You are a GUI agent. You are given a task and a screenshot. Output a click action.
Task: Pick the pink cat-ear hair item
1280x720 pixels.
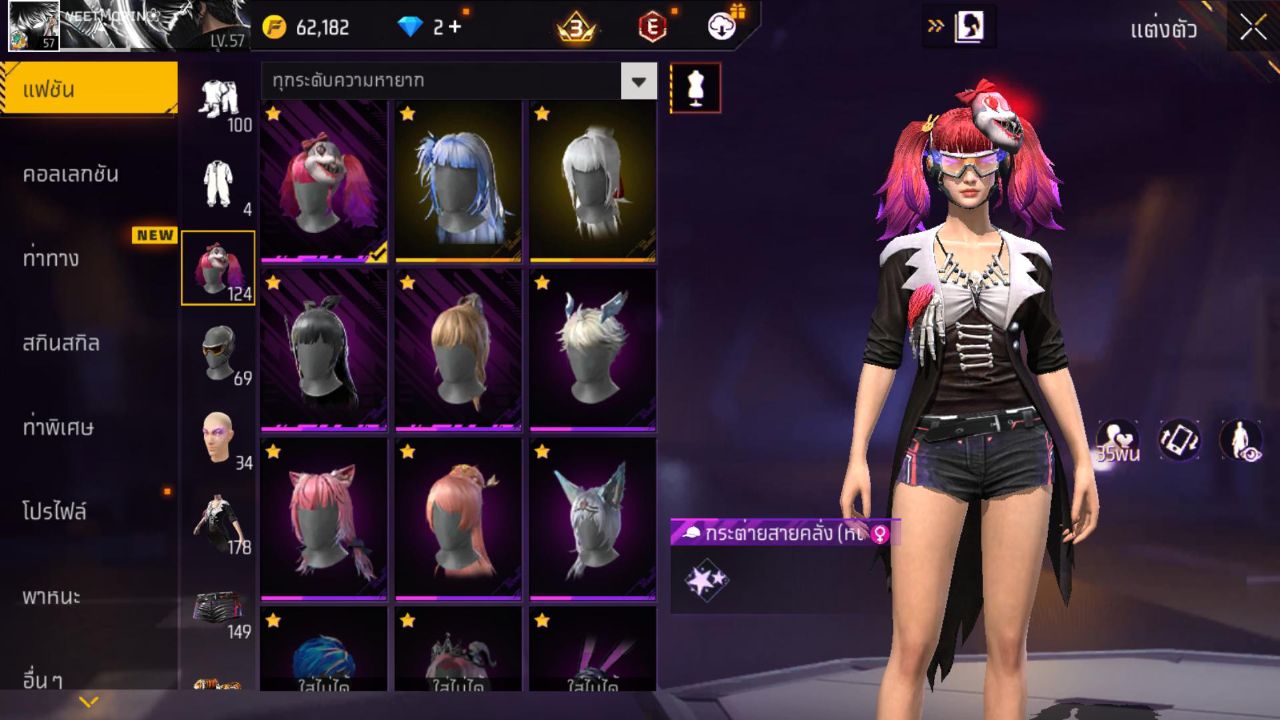tap(324, 519)
